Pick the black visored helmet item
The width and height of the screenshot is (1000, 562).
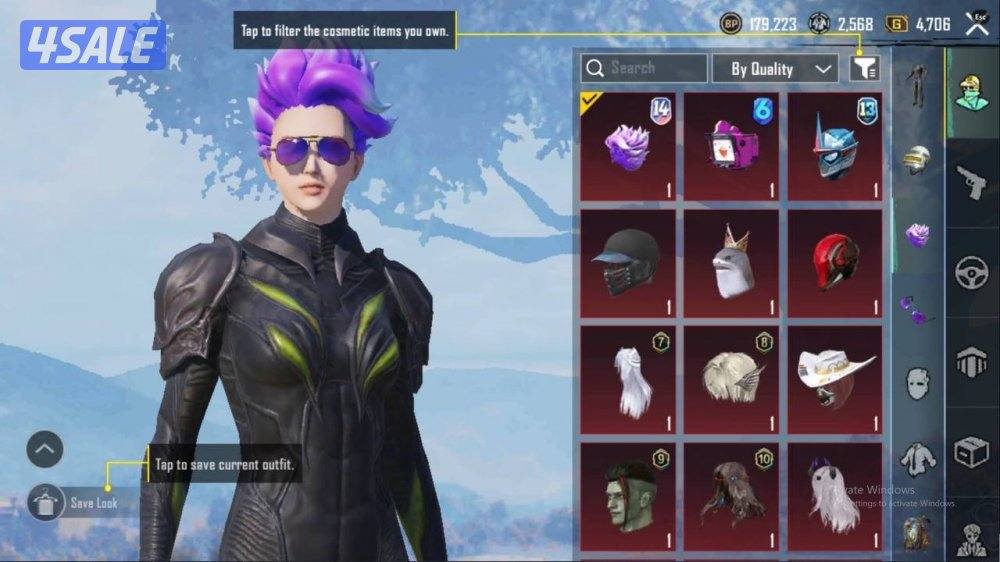pos(628,263)
